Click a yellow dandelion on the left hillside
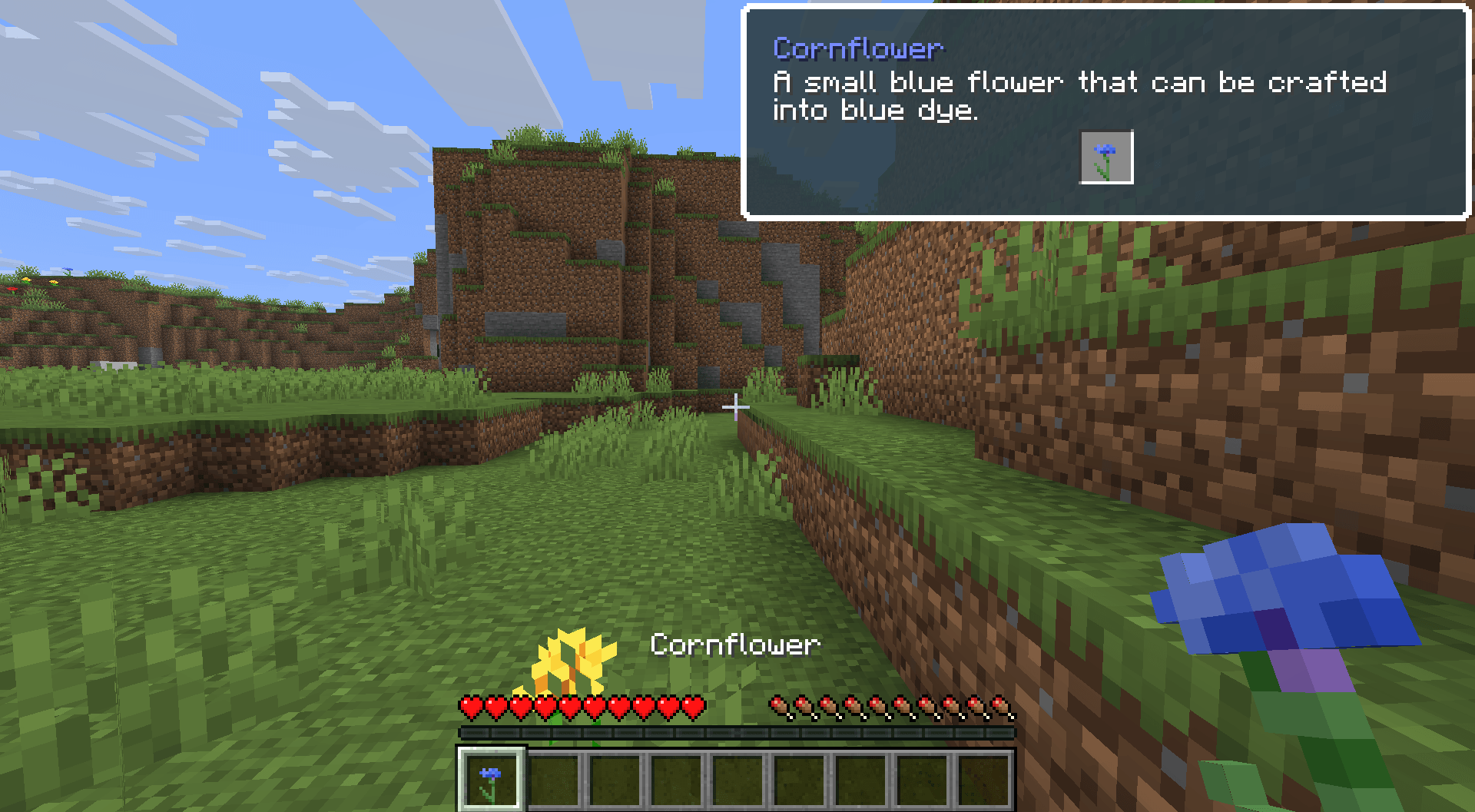This screenshot has width=1475, height=812. pos(26,280)
